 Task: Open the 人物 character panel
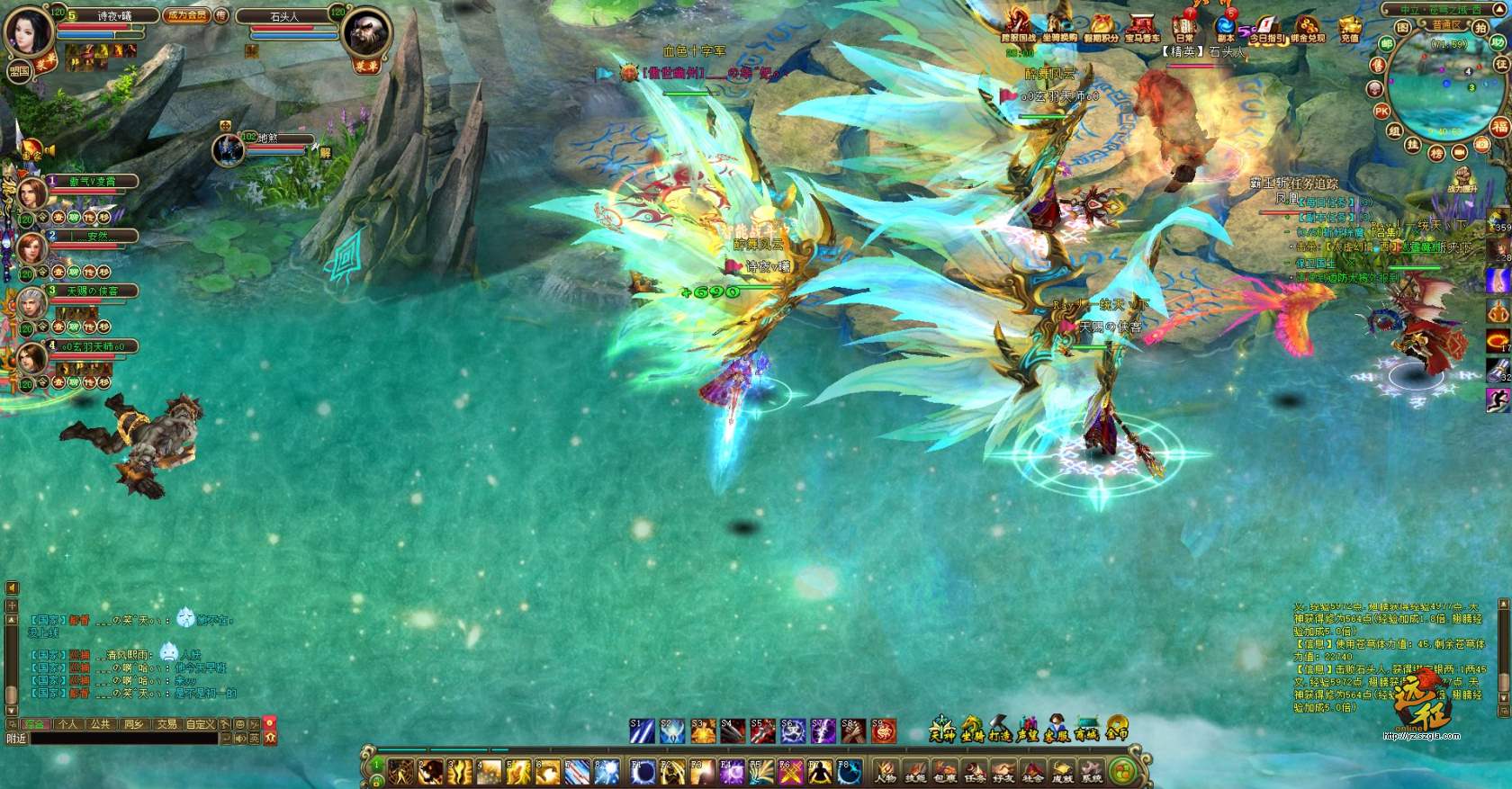click(x=886, y=771)
